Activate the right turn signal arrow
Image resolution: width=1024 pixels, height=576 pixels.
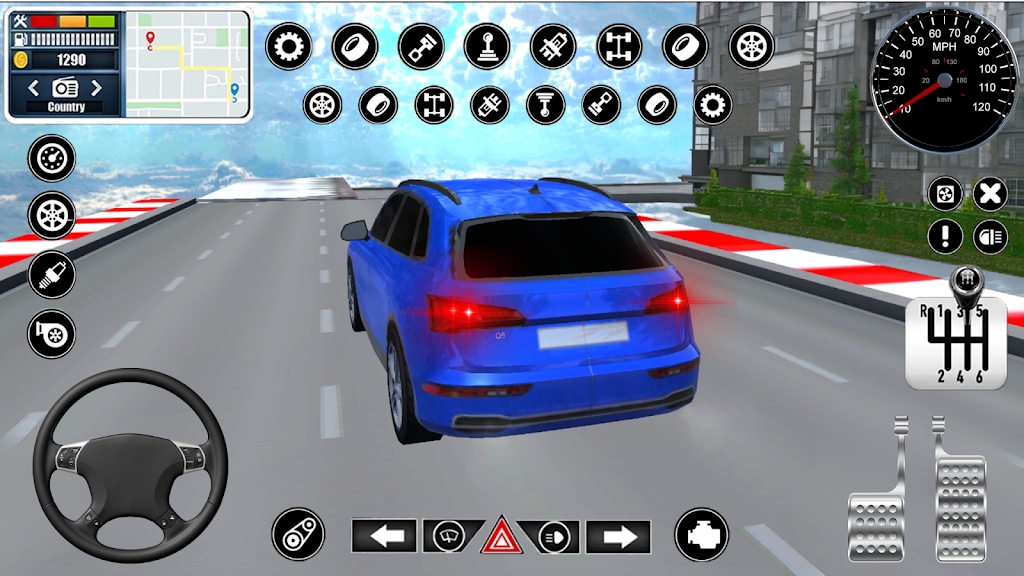618,537
